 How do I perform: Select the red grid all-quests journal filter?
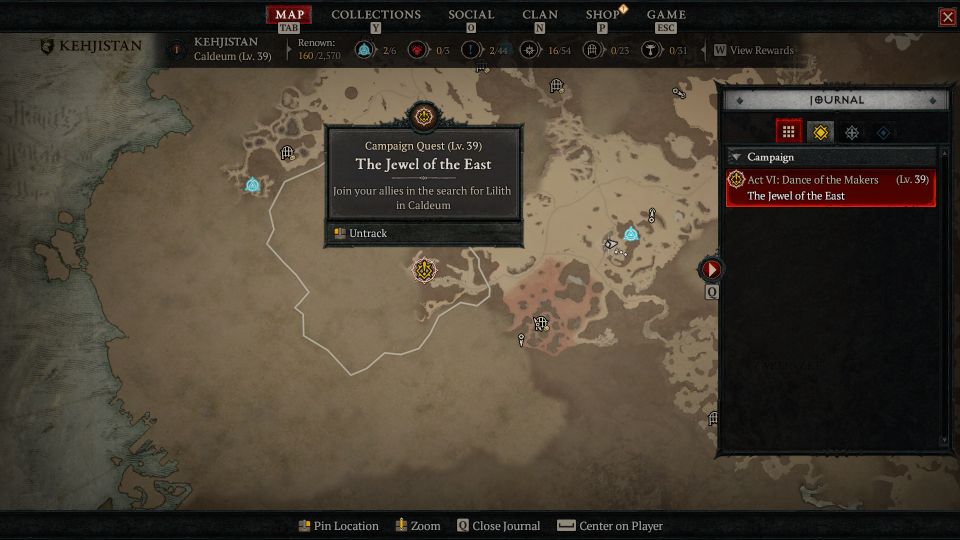[x=788, y=131]
